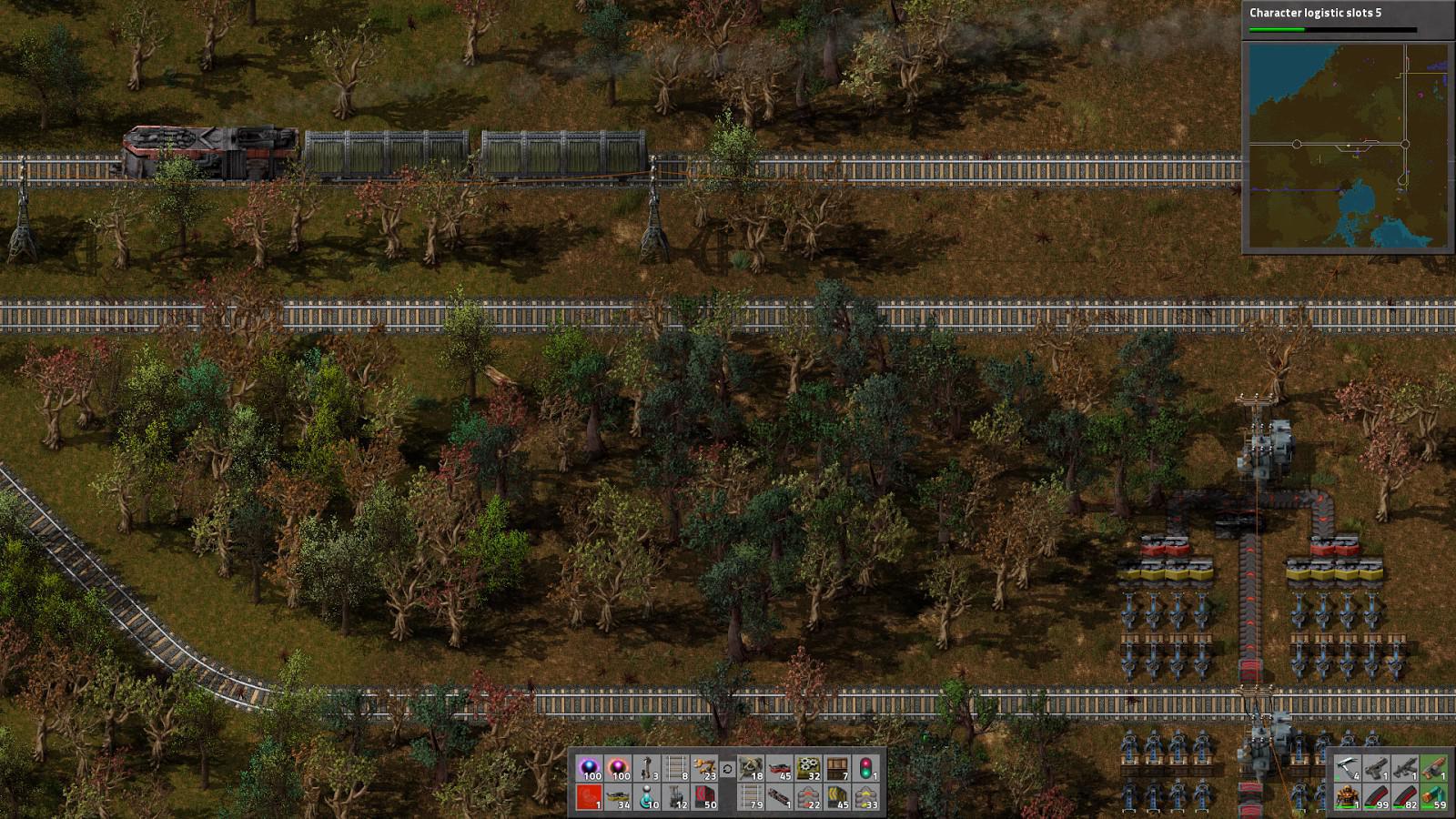Select the heavy armor slot
This screenshot has width=1456, height=819.
point(1347,797)
